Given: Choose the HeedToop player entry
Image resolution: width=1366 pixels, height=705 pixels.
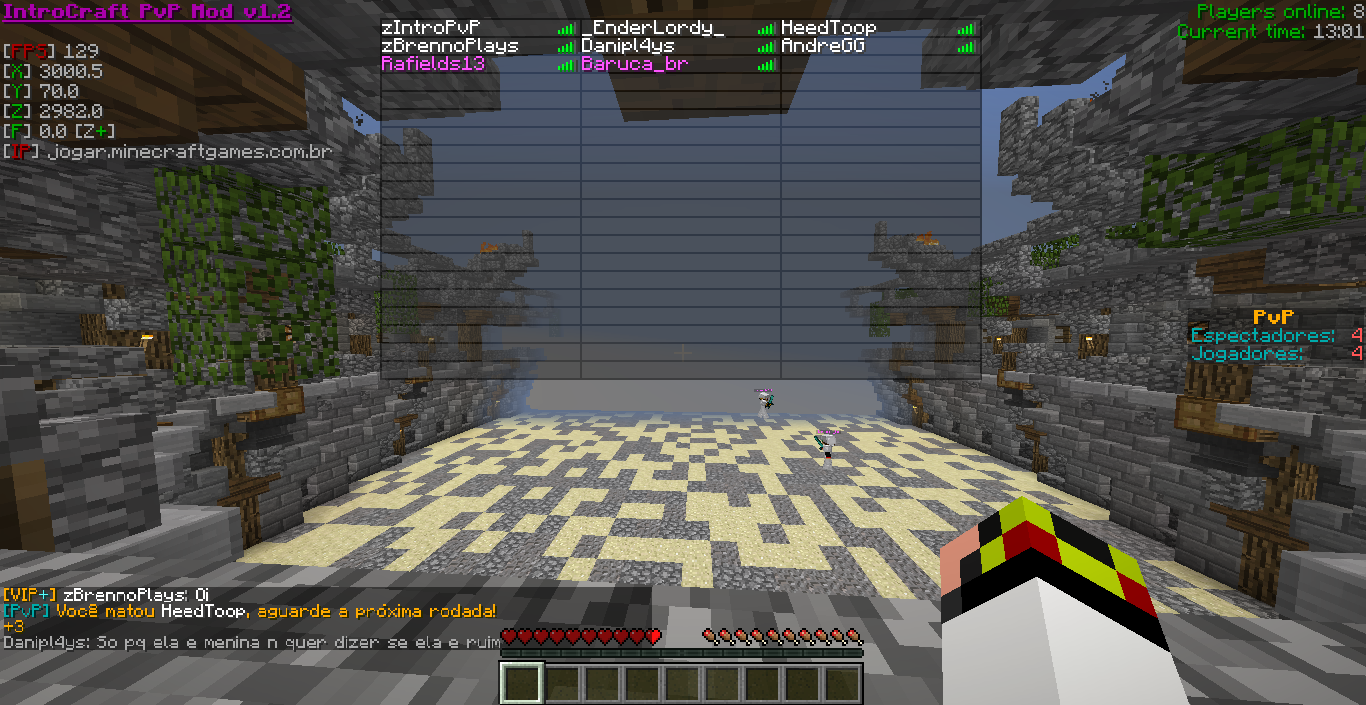Looking at the screenshot, I should pos(828,28).
